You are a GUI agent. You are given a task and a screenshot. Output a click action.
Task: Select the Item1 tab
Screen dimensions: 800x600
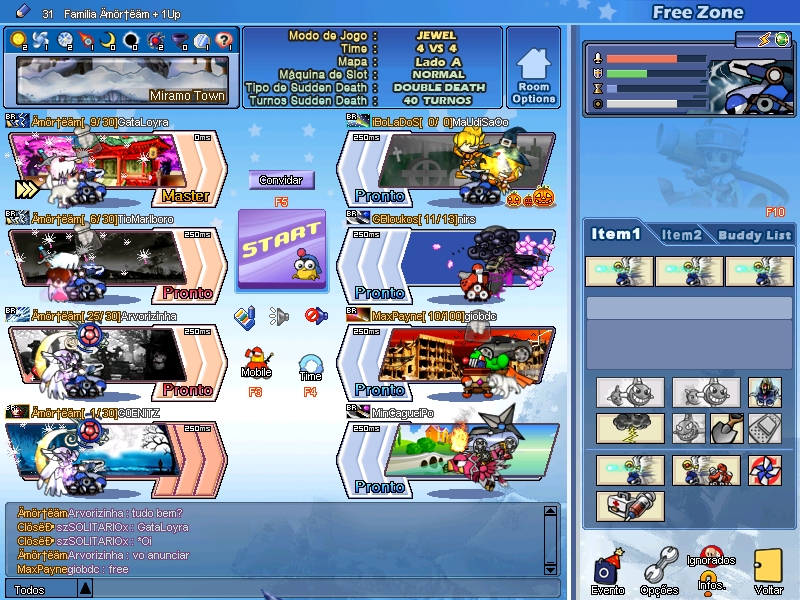tap(616, 234)
